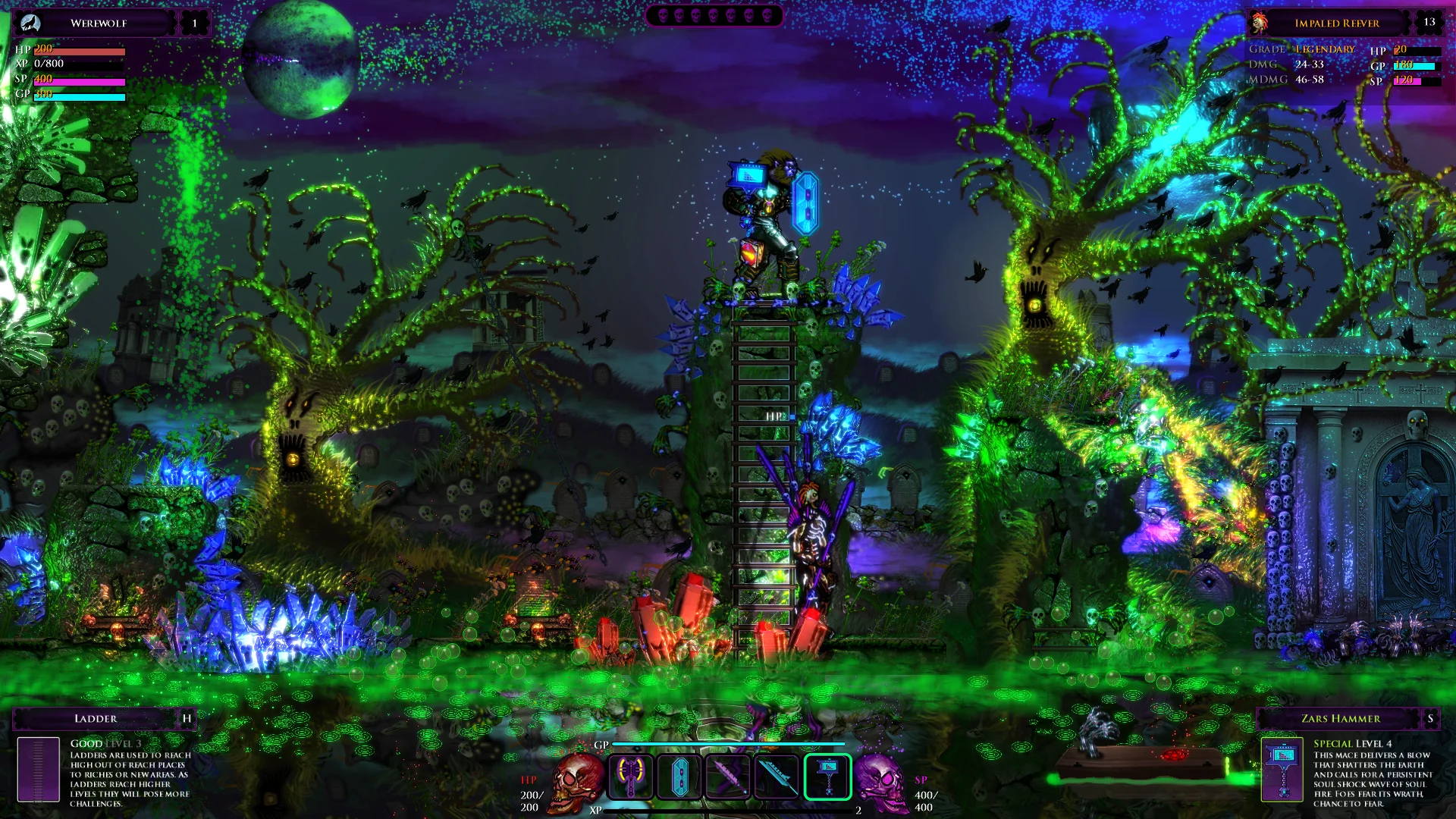This screenshot has width=1456, height=819.
Task: Click the purple SP skull
Action: point(881,781)
